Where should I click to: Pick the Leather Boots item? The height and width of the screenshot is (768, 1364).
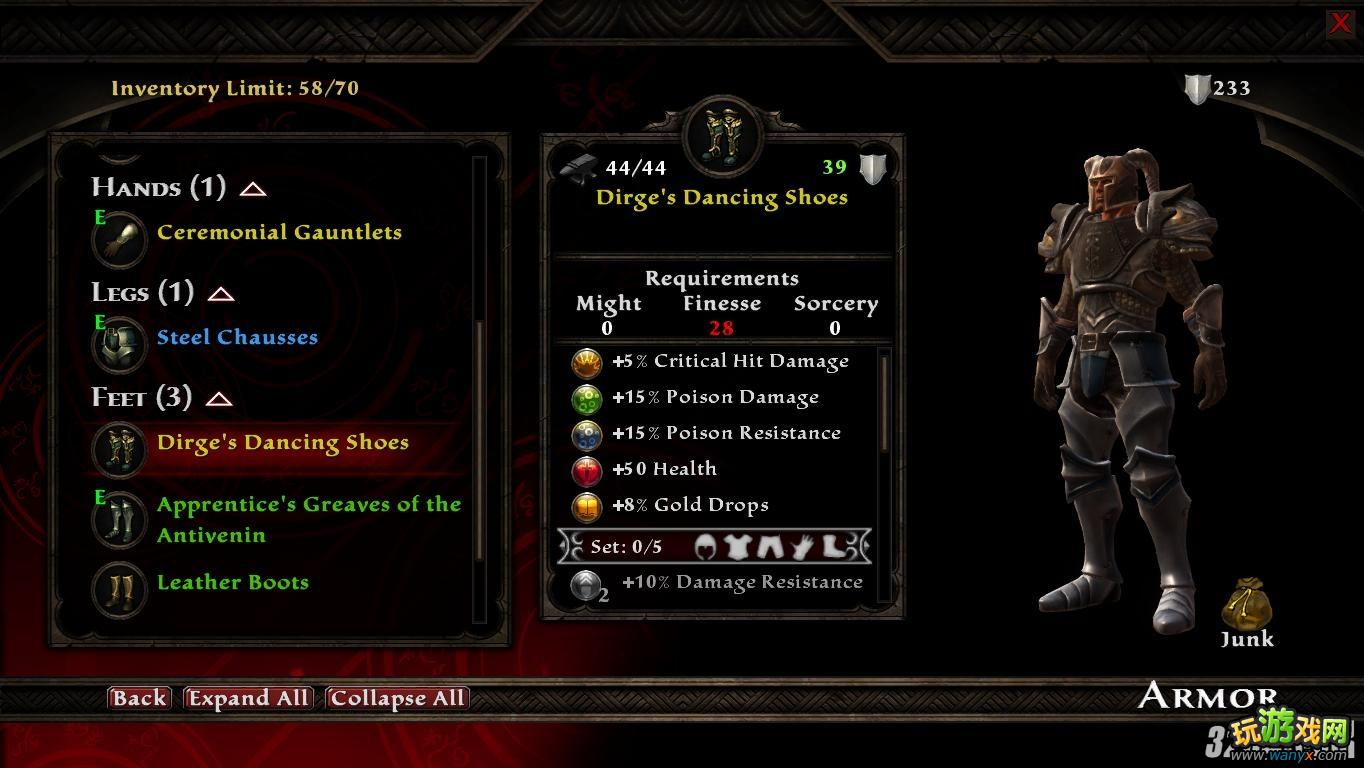(x=232, y=583)
